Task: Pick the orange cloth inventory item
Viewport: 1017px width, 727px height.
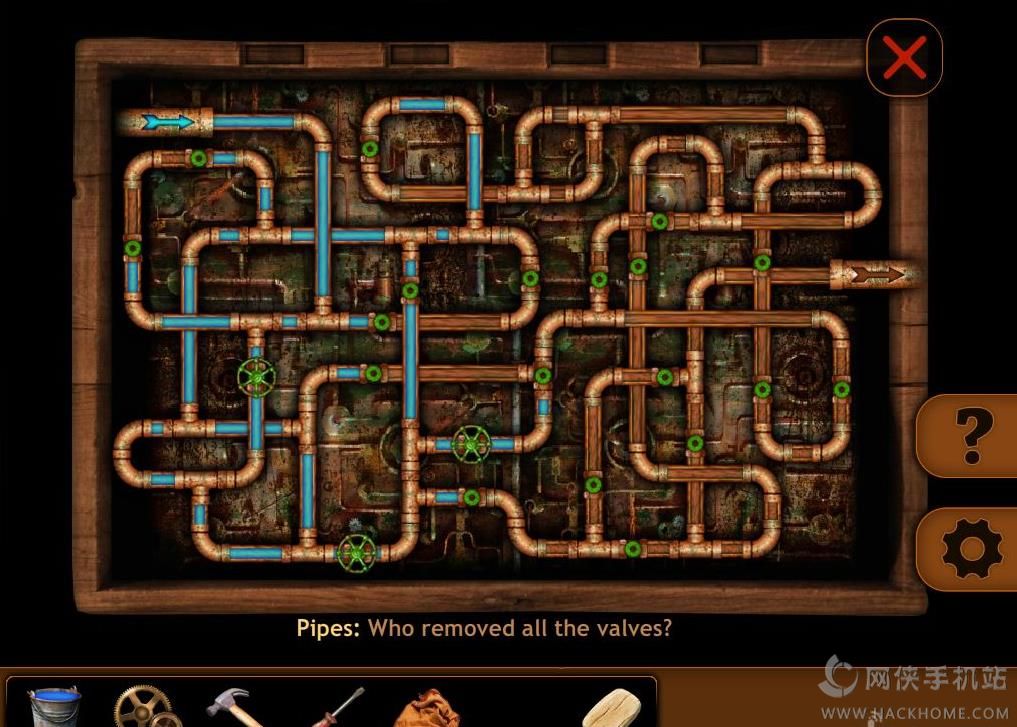Action: pos(428,709)
